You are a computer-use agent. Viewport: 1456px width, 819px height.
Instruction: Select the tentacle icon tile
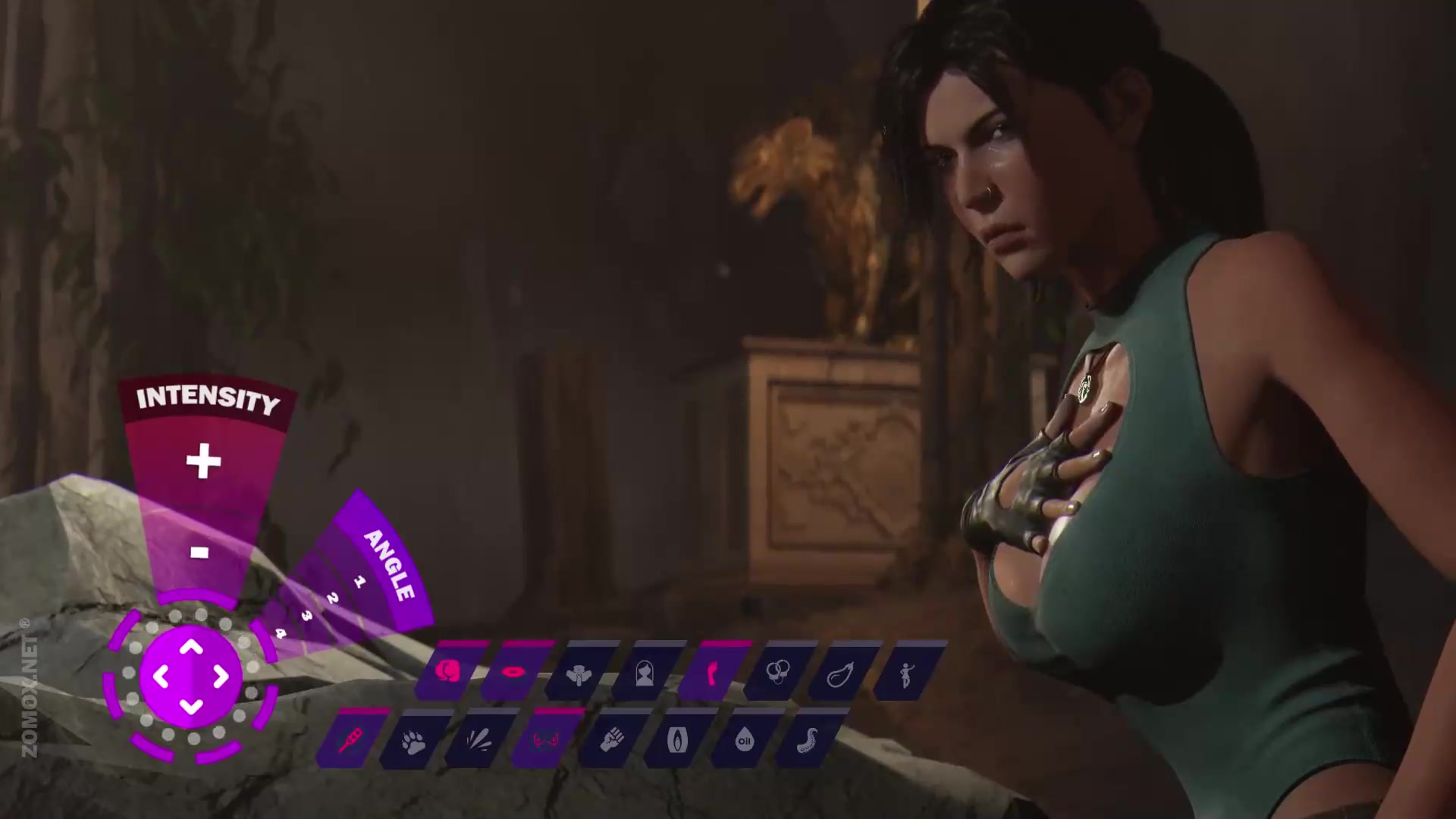click(809, 739)
